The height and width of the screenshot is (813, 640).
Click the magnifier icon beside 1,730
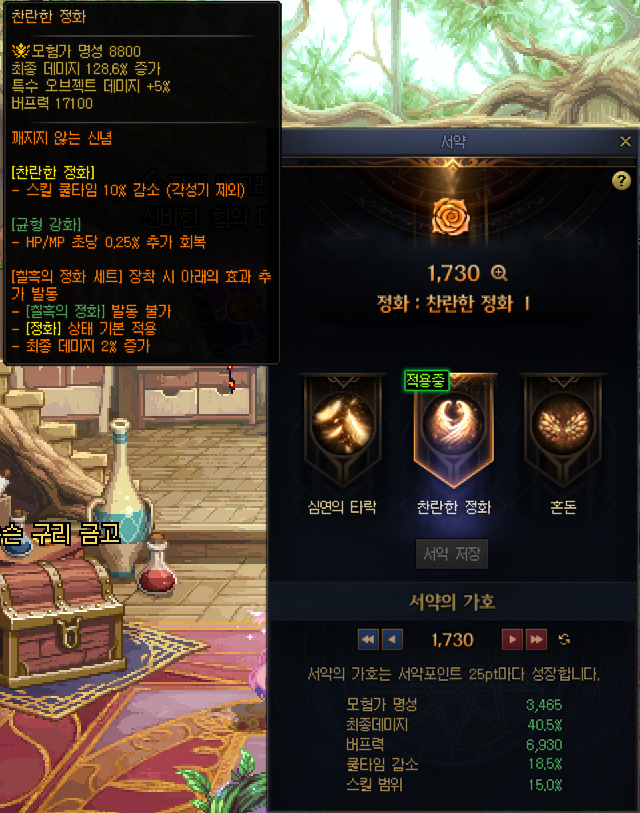(500, 273)
